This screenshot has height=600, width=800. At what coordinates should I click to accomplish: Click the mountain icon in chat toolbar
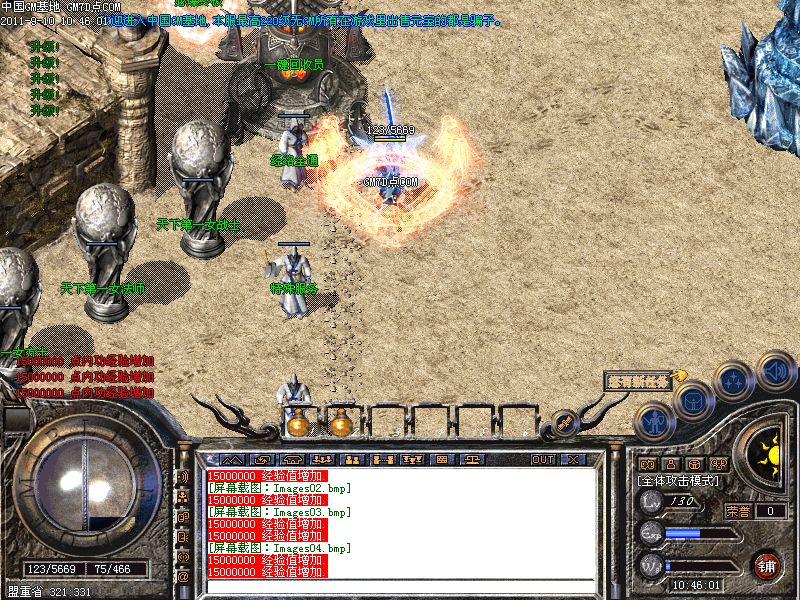(x=234, y=459)
